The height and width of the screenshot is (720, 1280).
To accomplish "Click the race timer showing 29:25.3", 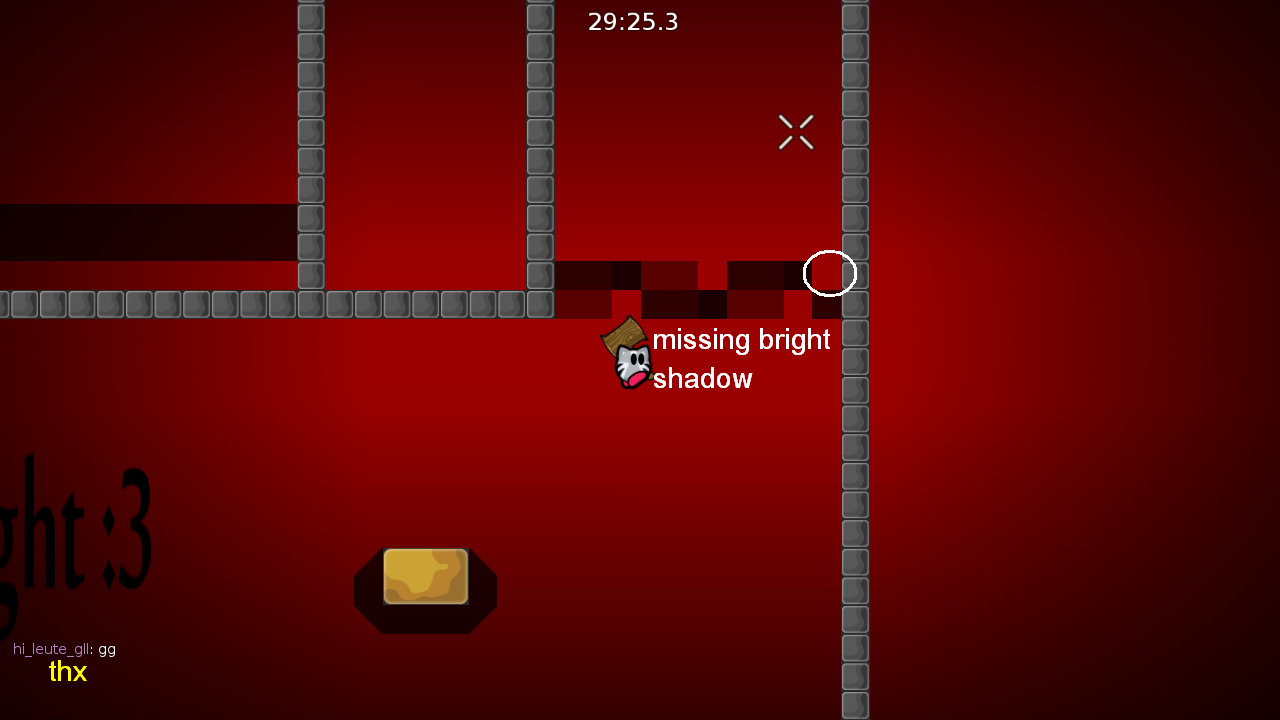I will tap(633, 21).
